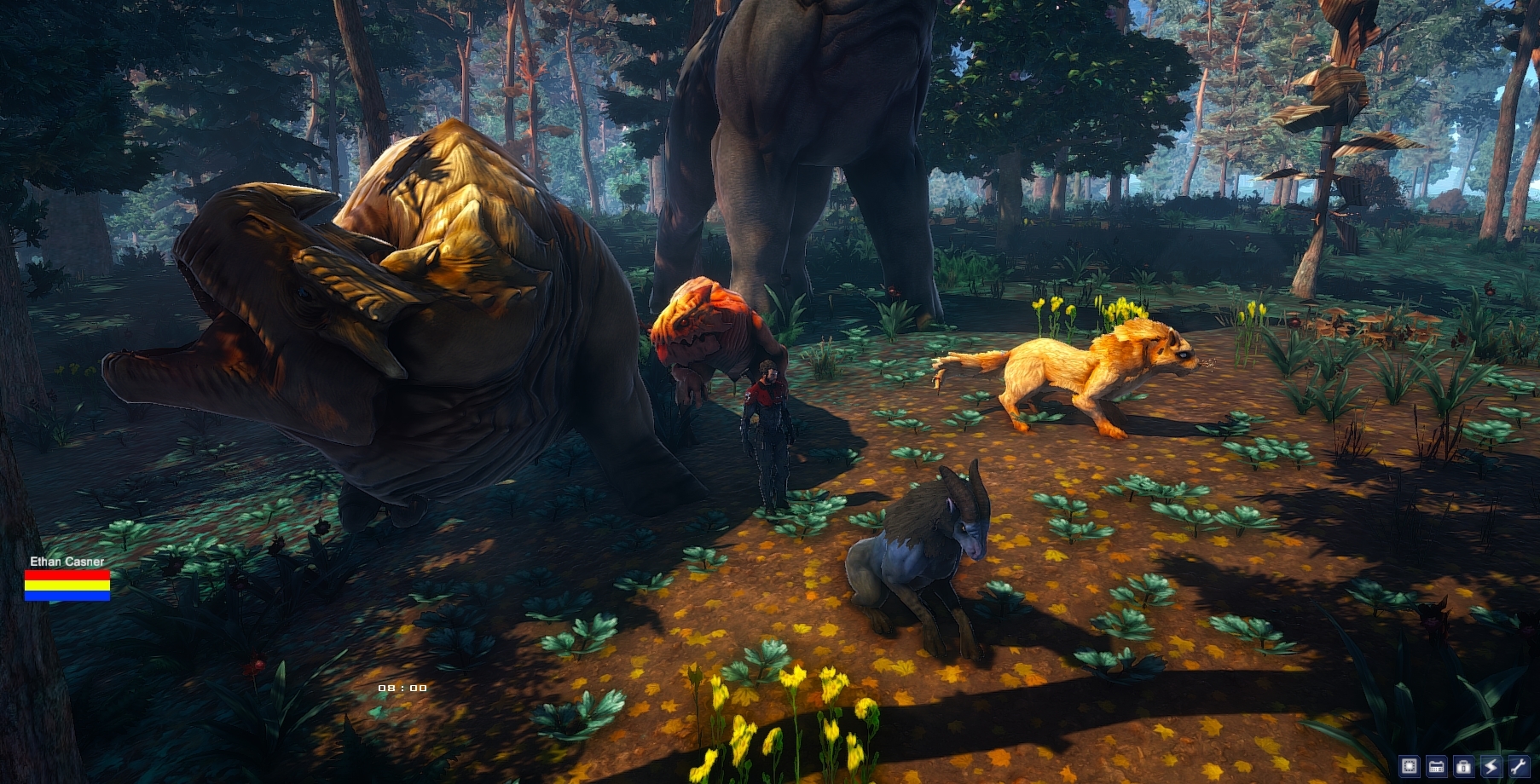
Task: Activate the lightning bolt icon
Action: pyautogui.click(x=1491, y=766)
